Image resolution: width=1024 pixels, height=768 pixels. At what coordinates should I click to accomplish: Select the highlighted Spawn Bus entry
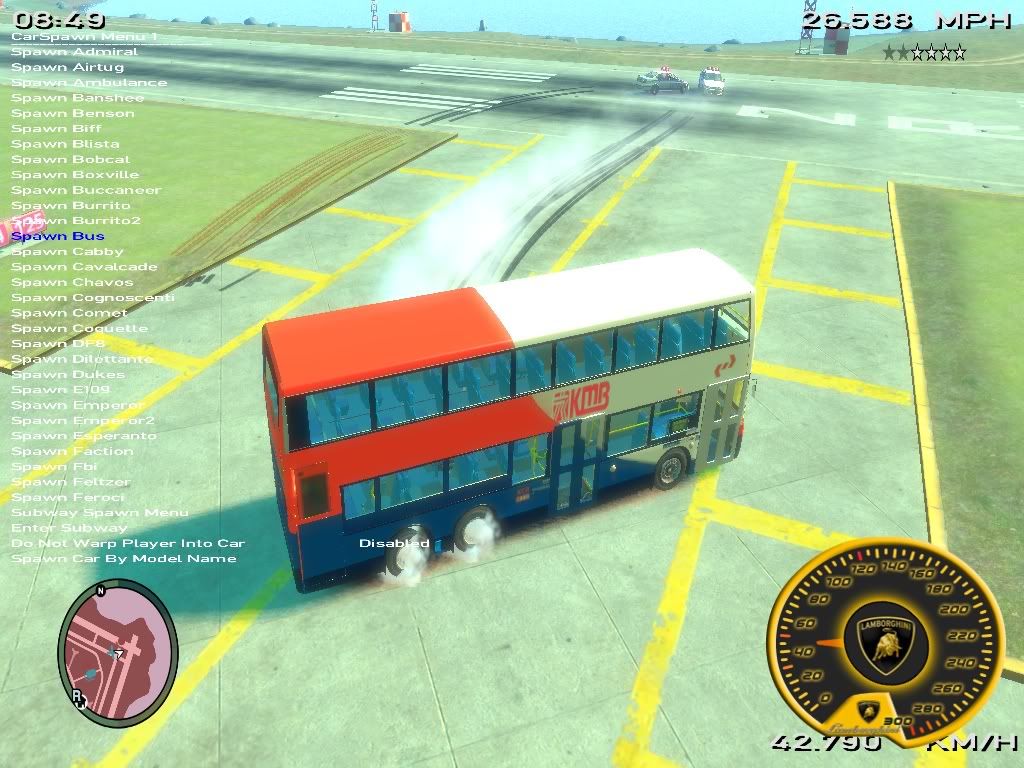(58, 236)
